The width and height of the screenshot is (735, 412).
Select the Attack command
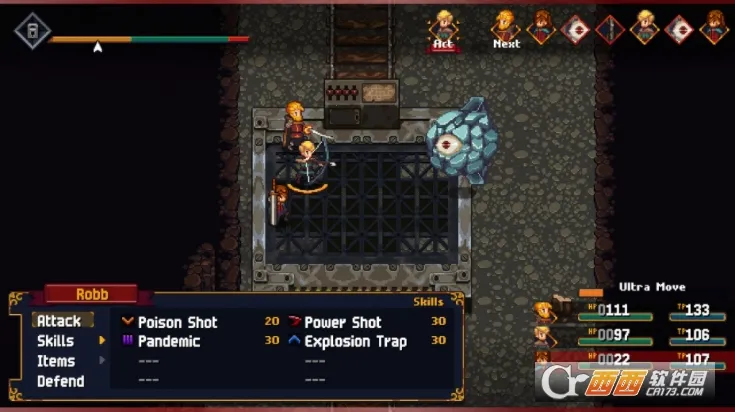click(59, 321)
